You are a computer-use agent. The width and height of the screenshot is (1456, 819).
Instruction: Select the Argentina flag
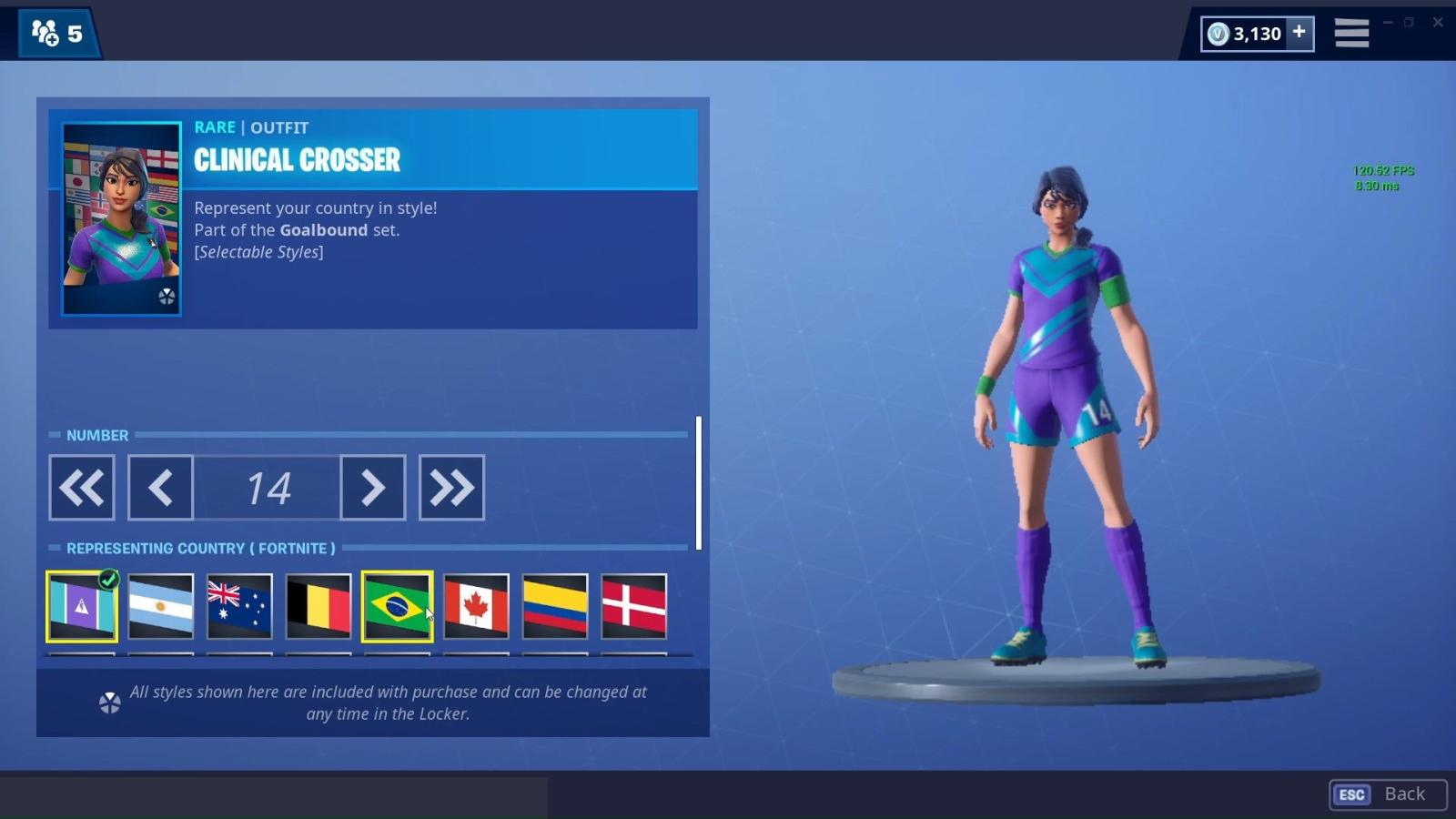[x=160, y=606]
